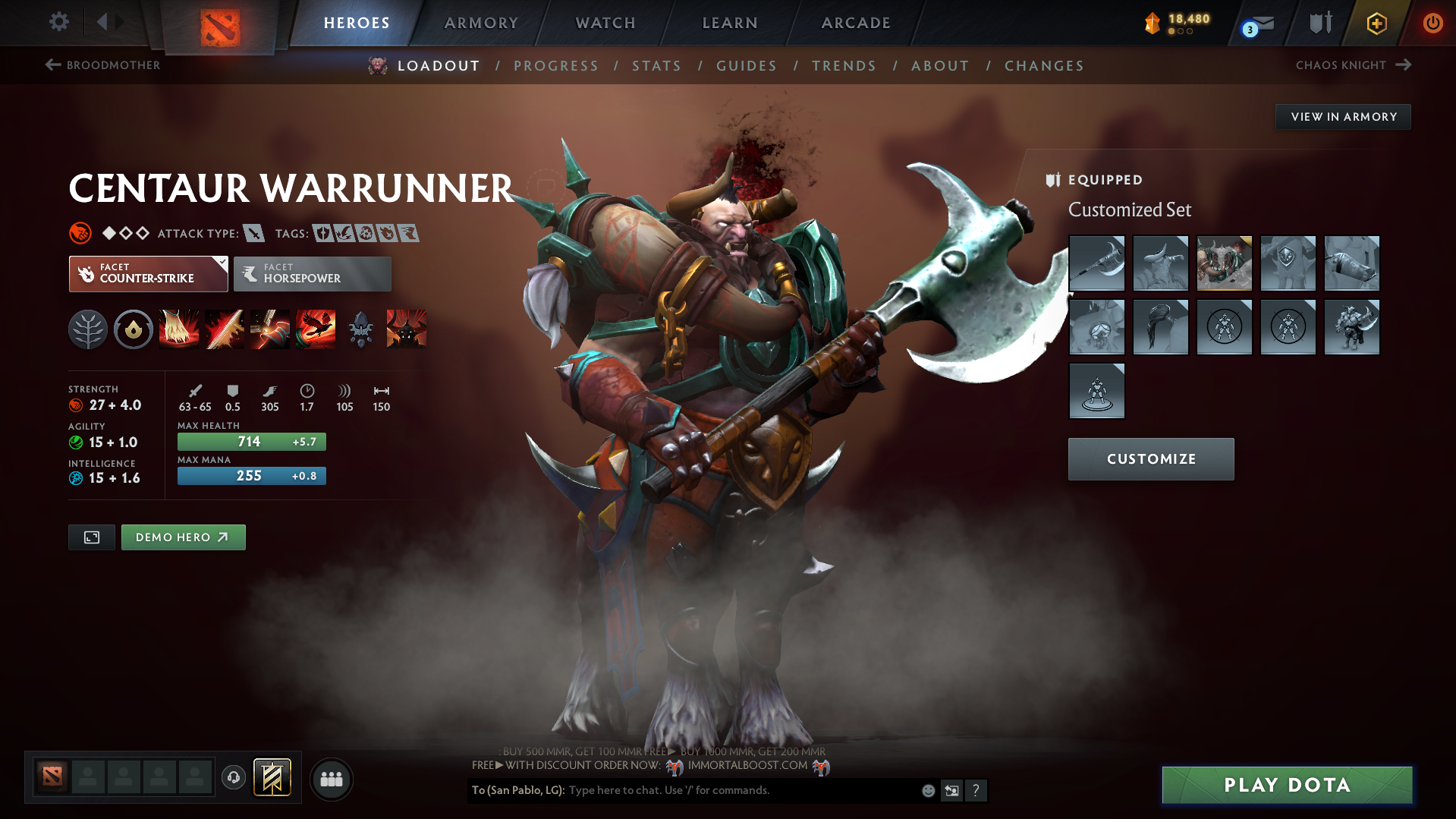Viewport: 1456px width, 819px height.
Task: Open the Double Edge ability icon
Action: (x=225, y=329)
